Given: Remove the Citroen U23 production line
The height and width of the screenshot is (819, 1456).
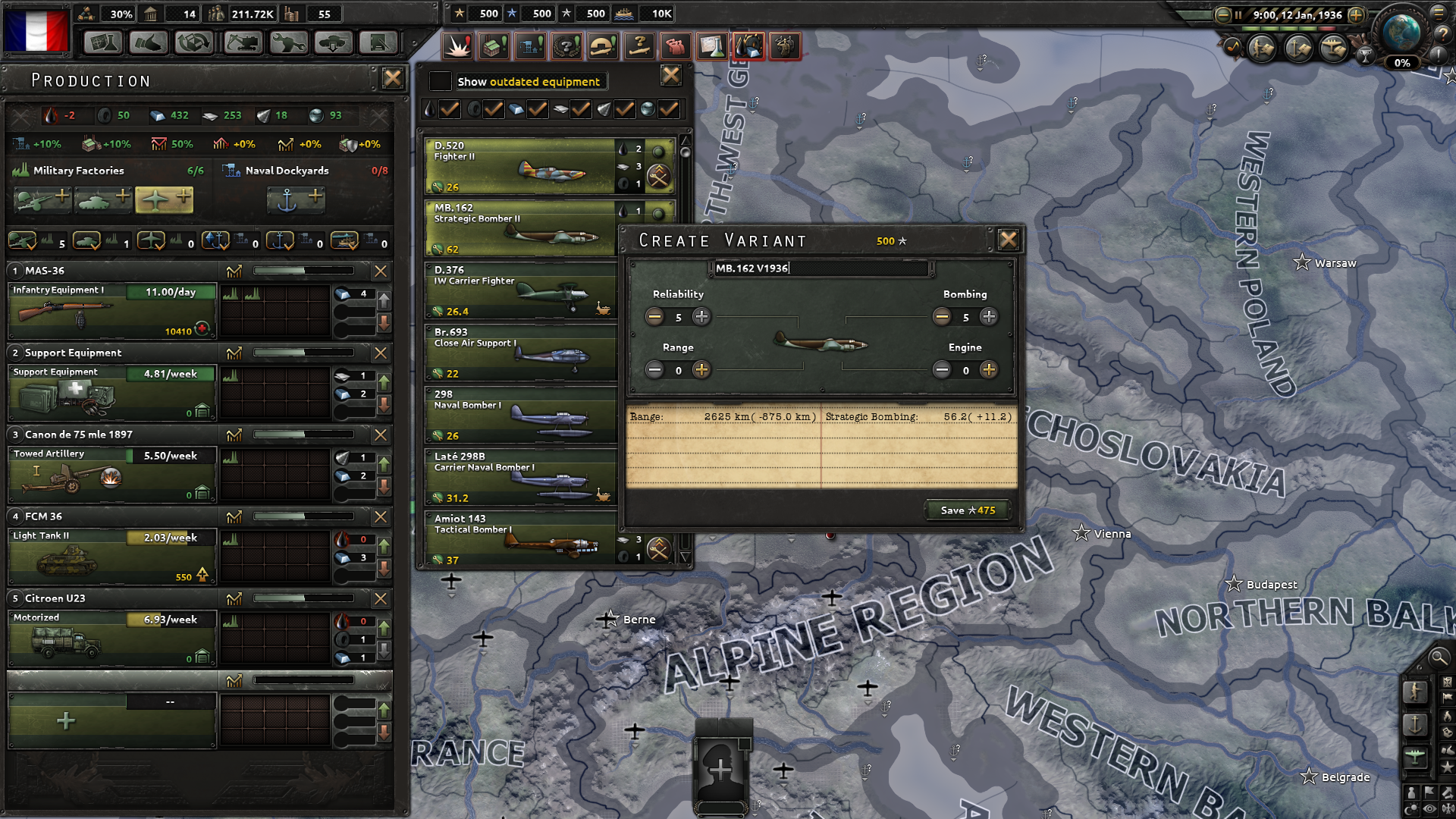Looking at the screenshot, I should (379, 599).
